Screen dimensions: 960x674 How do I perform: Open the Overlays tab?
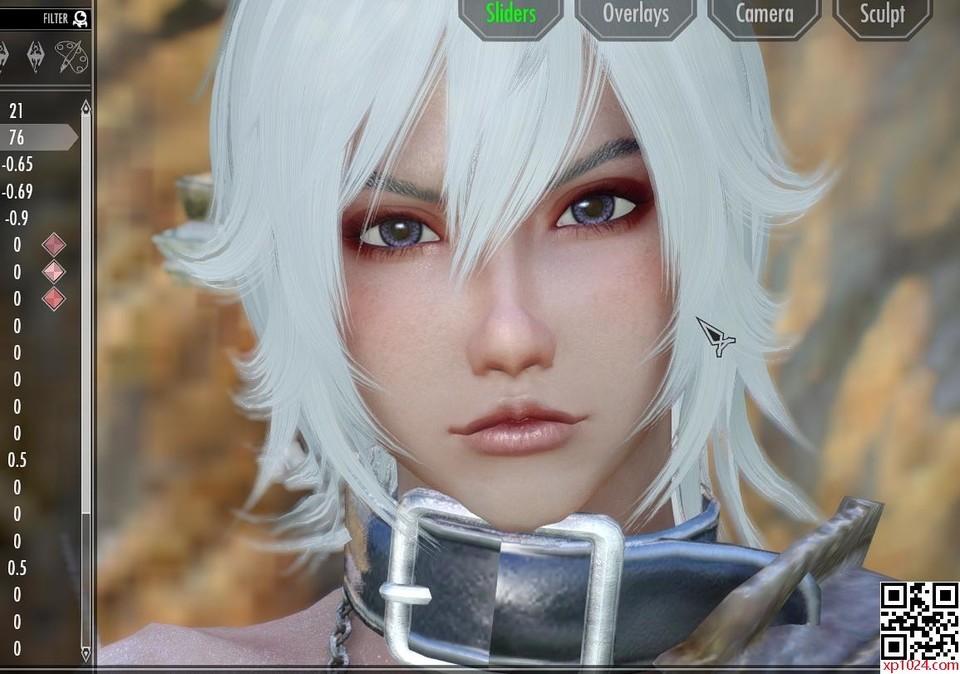click(635, 14)
